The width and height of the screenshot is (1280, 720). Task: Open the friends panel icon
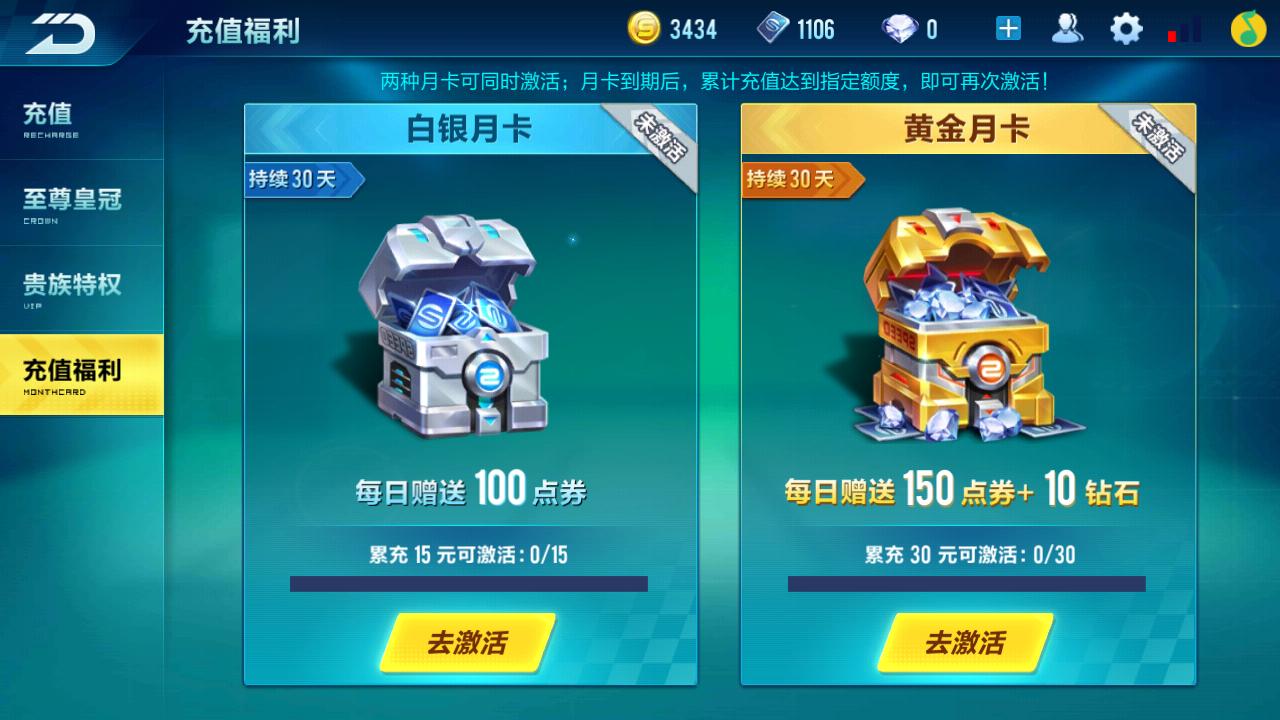1069,28
